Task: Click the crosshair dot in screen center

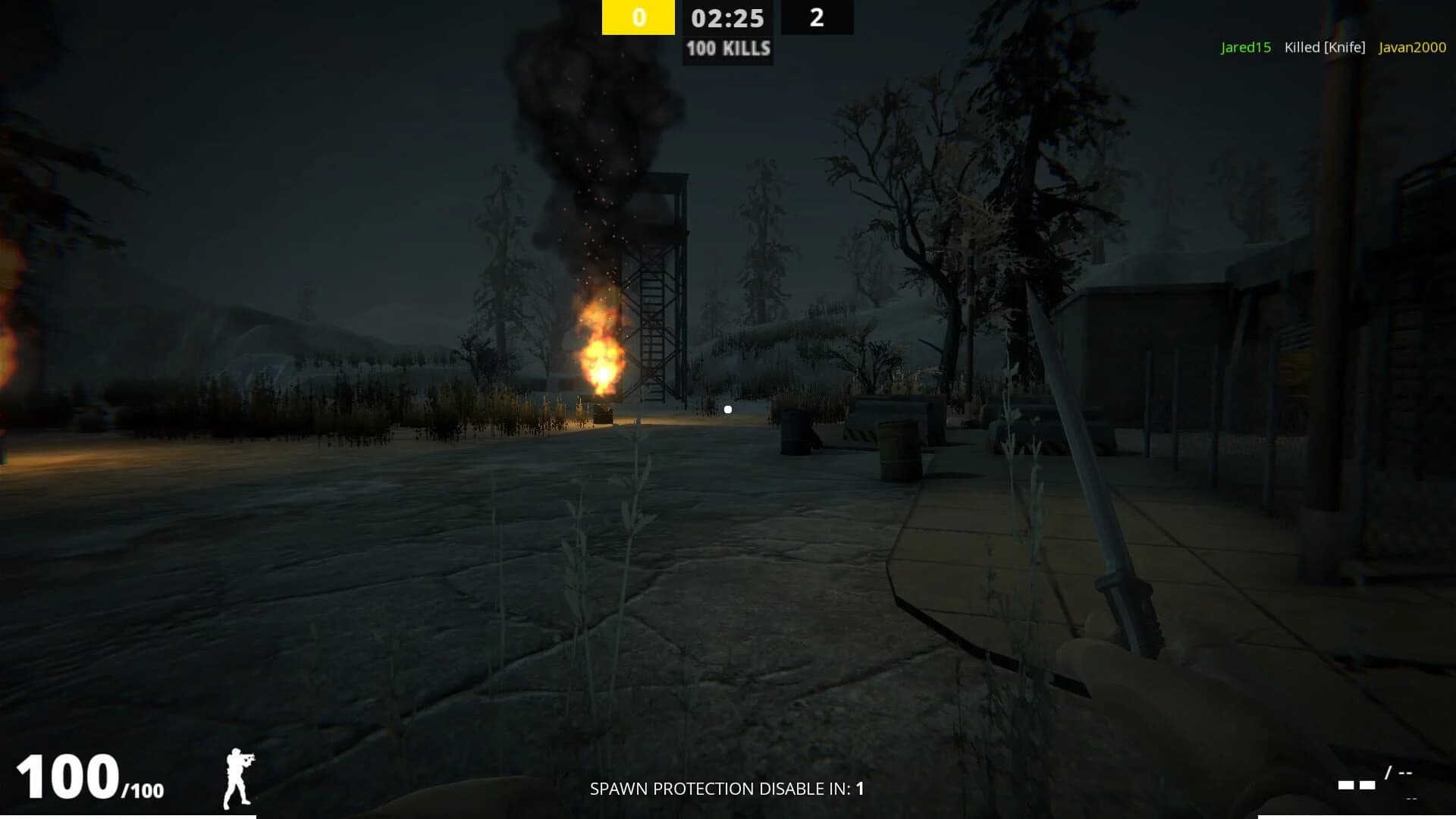Action: 728,409
